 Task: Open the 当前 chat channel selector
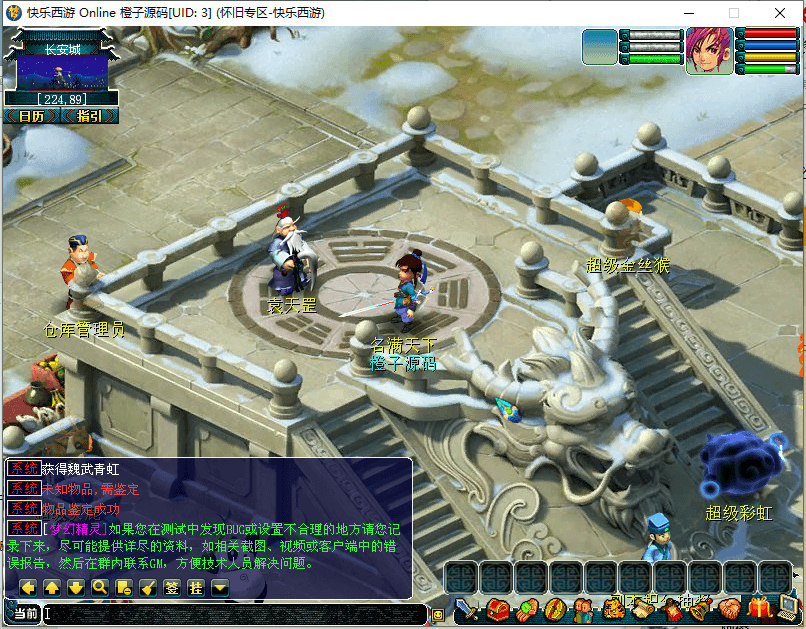tap(24, 613)
